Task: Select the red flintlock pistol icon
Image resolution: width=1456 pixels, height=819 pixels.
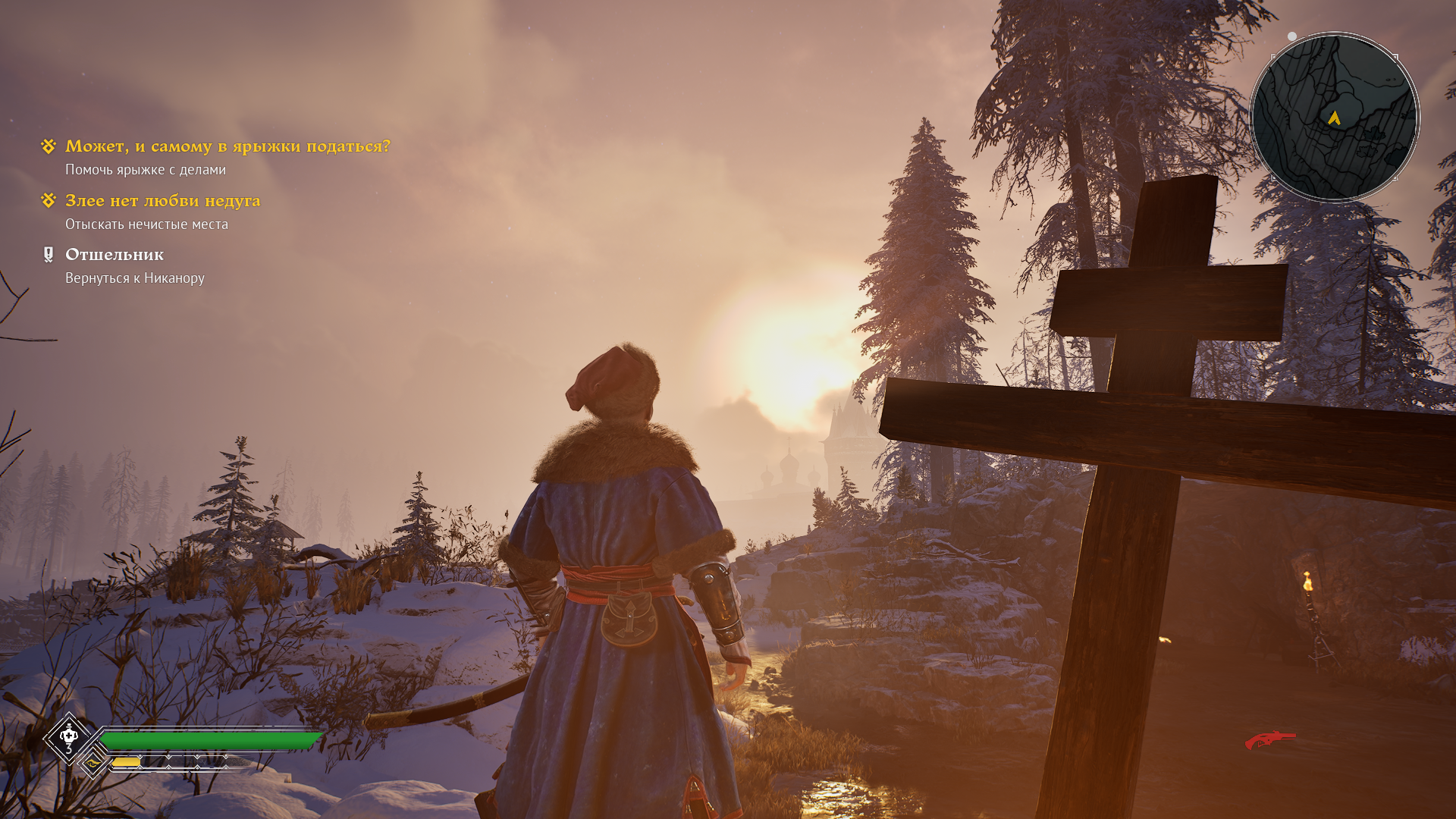Action: pos(1270,739)
